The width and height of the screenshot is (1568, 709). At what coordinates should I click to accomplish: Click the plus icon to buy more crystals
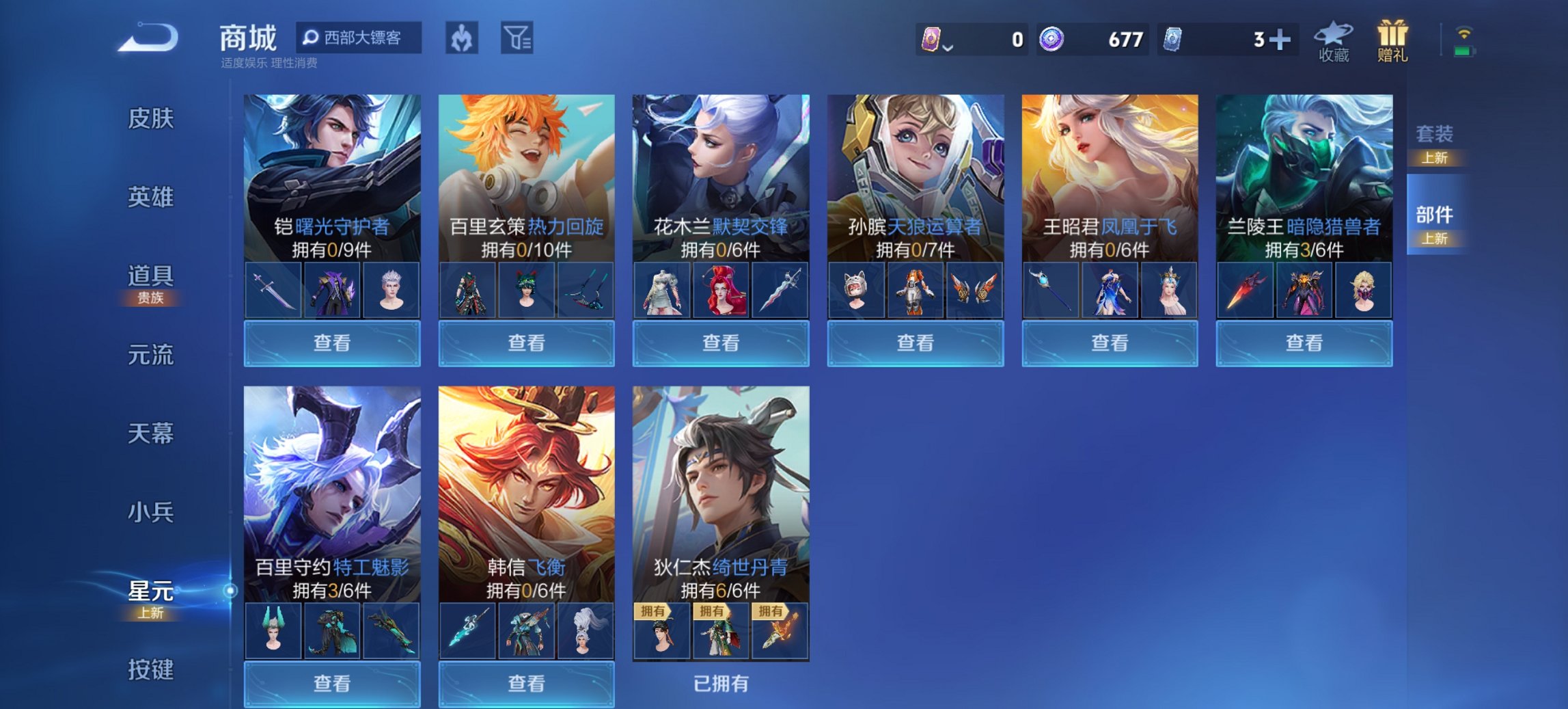point(1283,40)
